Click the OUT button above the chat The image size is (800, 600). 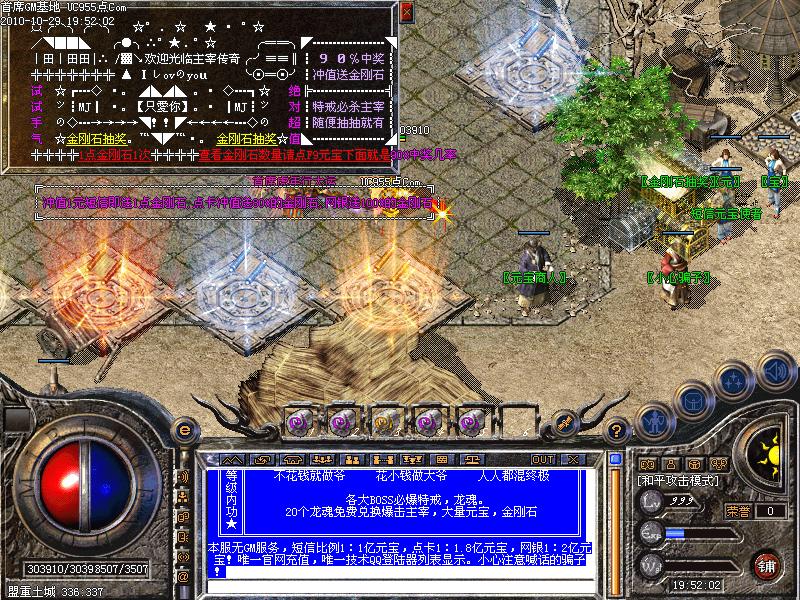(544, 459)
